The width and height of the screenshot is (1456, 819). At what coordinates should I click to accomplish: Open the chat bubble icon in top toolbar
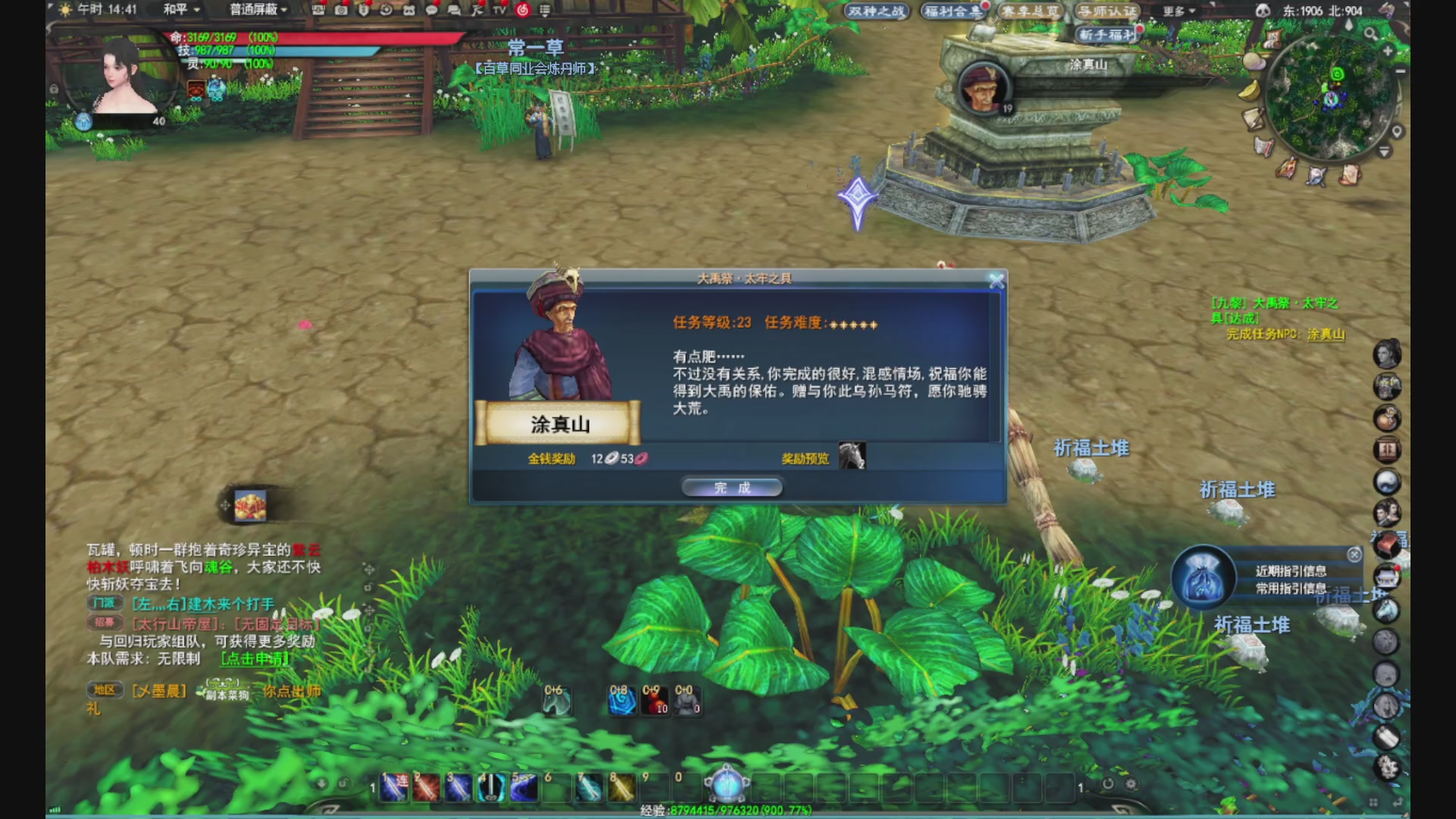coord(432,11)
